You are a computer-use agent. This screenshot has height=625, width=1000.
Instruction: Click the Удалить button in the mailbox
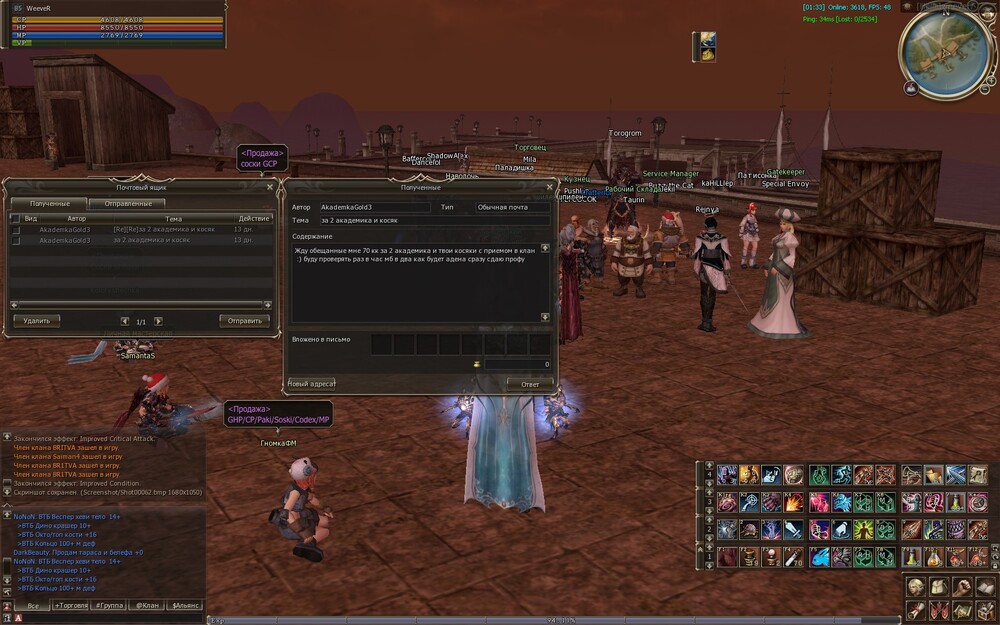[37, 321]
